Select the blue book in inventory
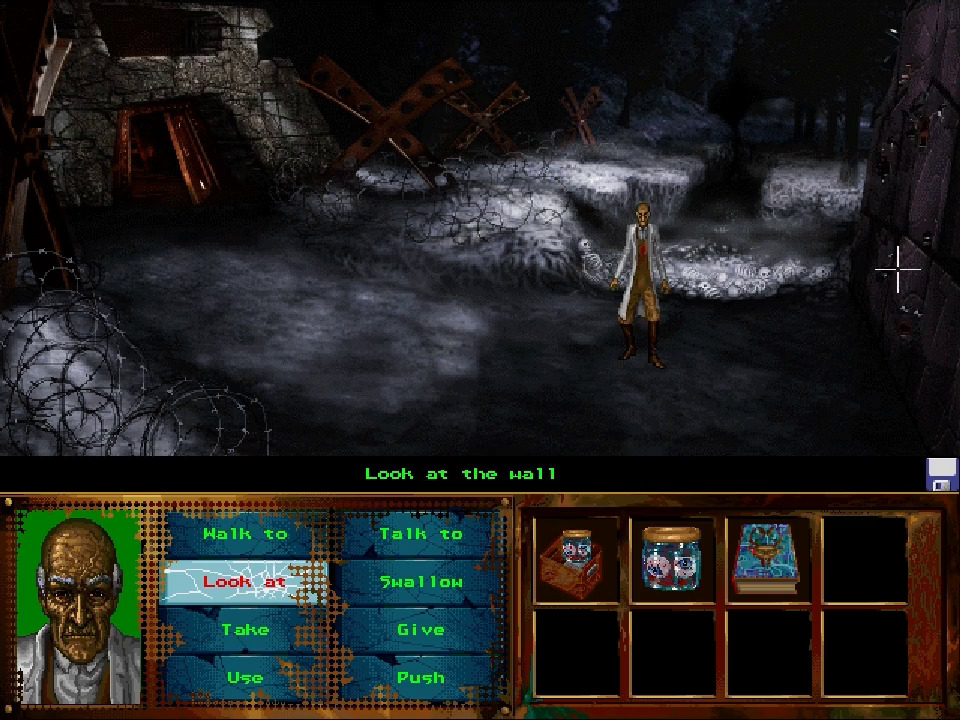Viewport: 960px width, 720px height. point(767,560)
